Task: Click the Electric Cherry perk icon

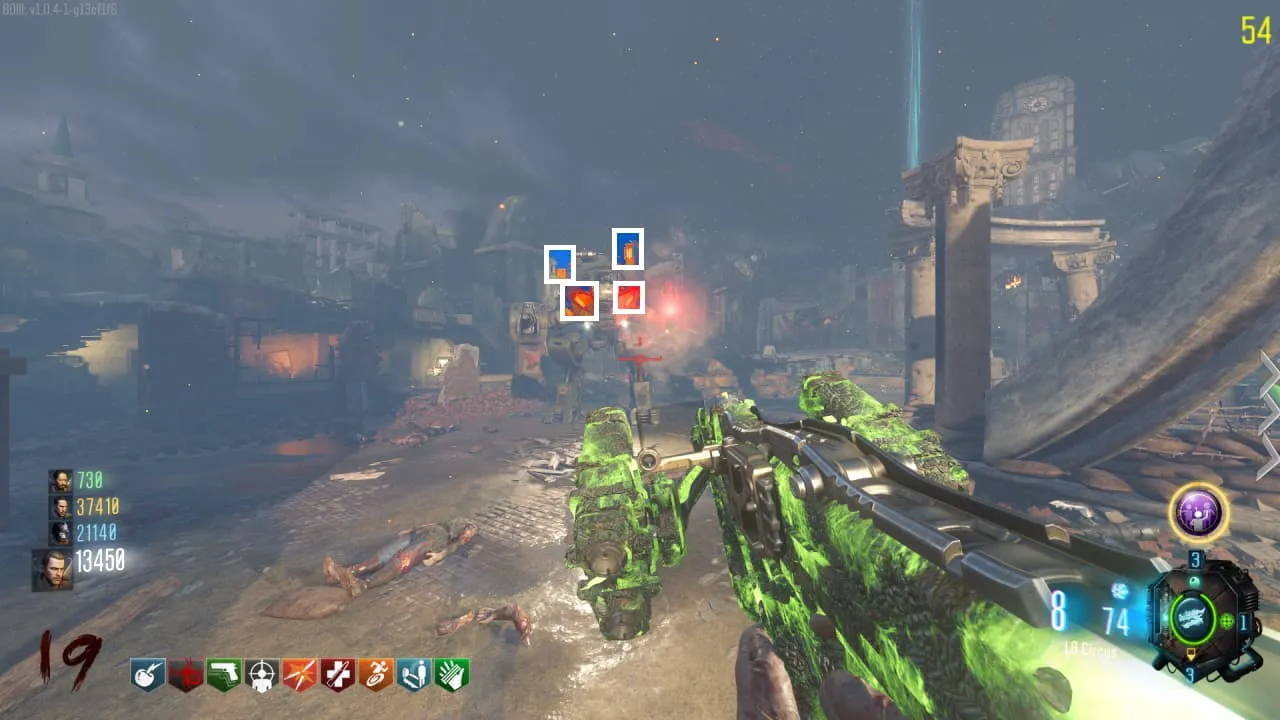Action: click(x=148, y=675)
